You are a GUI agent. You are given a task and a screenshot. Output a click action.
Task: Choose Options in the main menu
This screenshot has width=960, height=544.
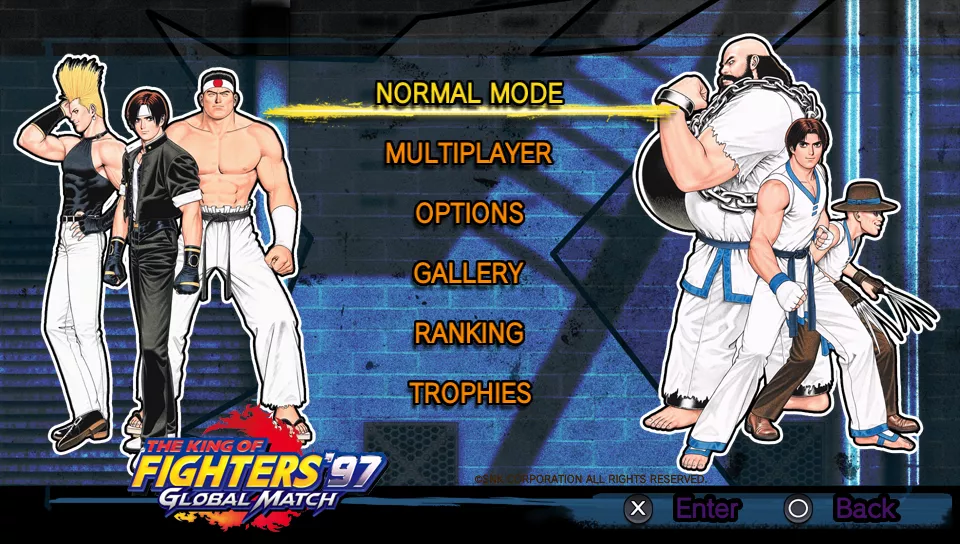(x=469, y=213)
